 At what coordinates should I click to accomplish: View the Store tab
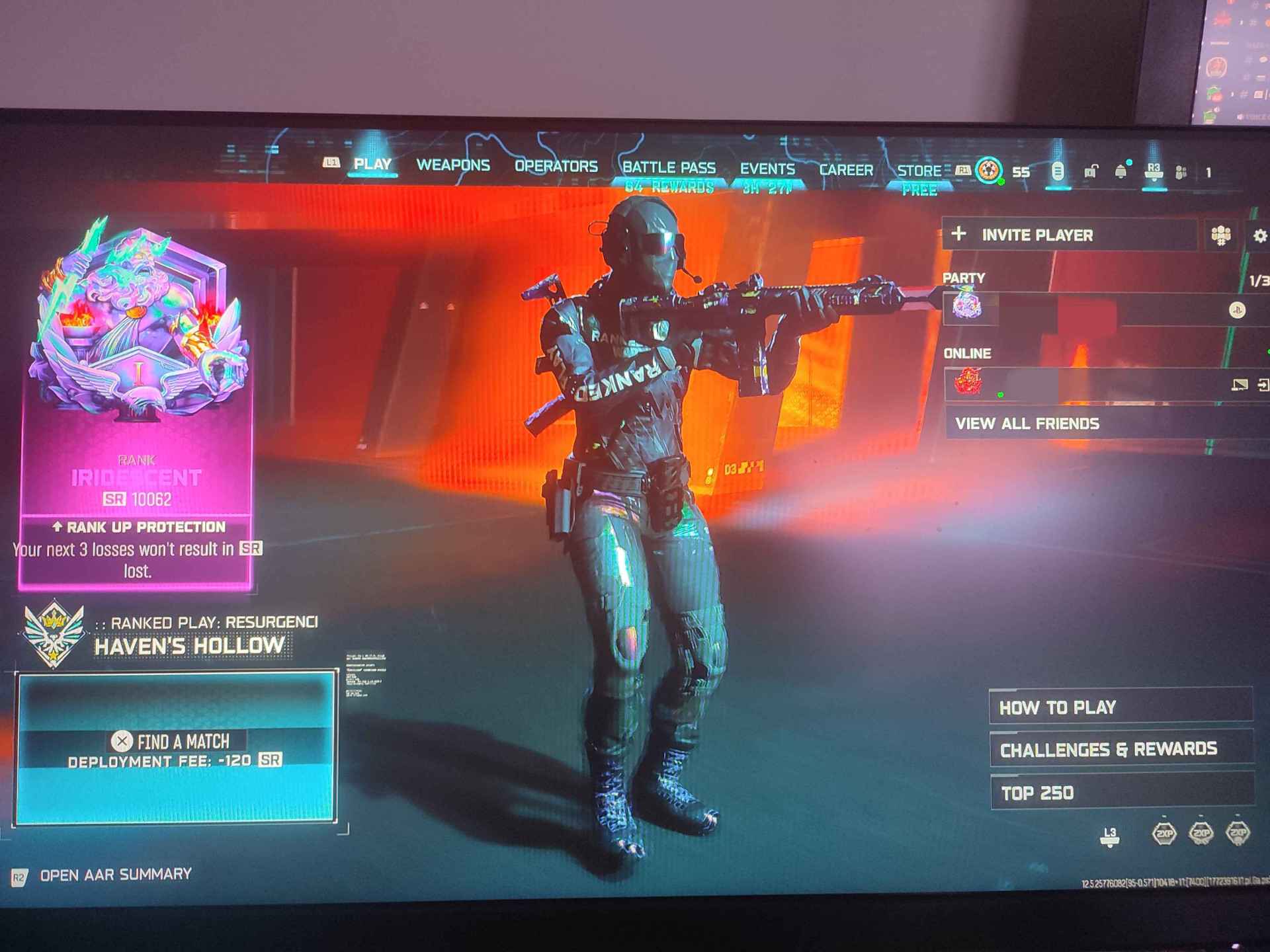coord(921,170)
